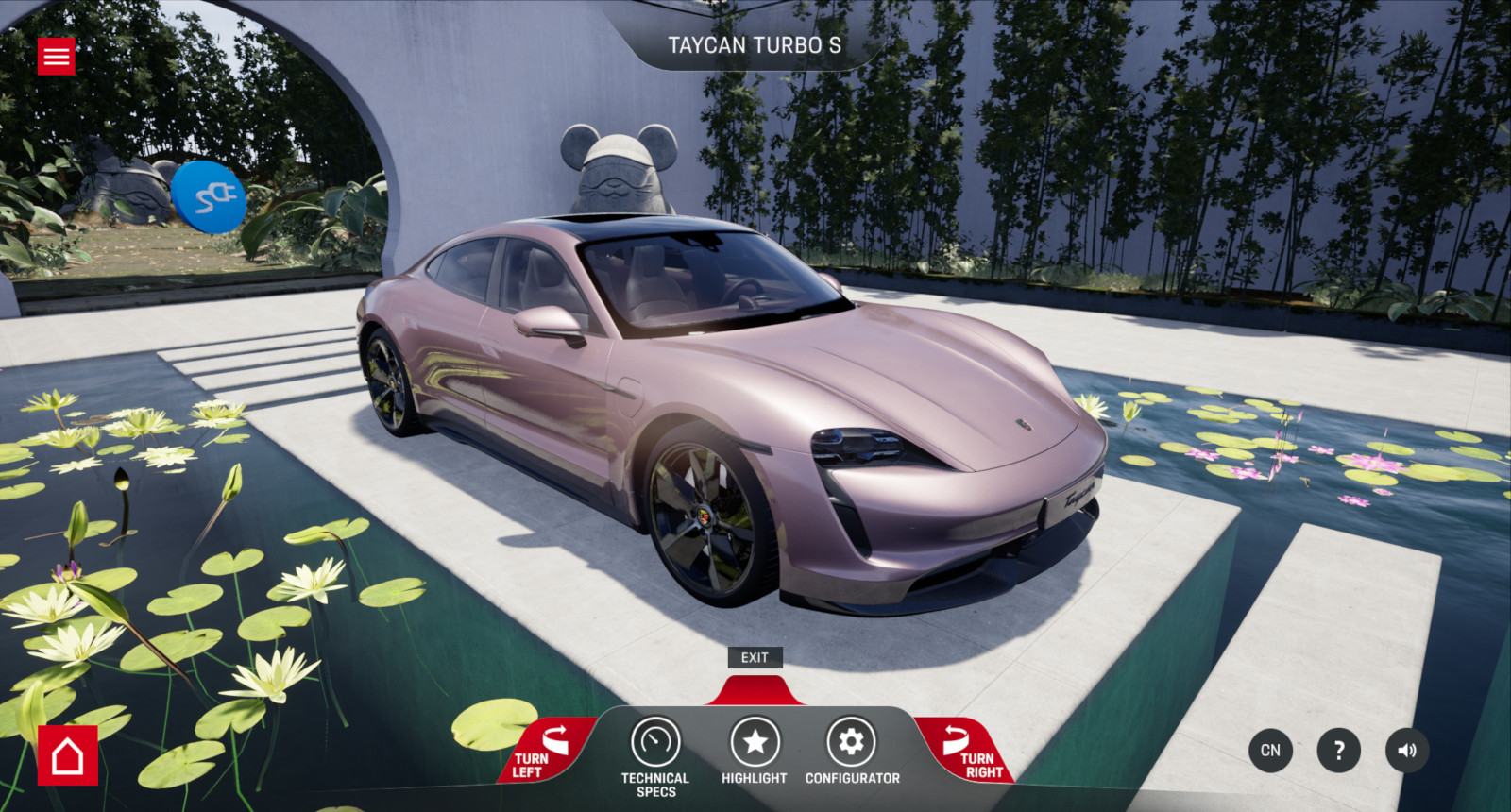Click the EXIT tab
The height and width of the screenshot is (812, 1511).
coord(755,658)
